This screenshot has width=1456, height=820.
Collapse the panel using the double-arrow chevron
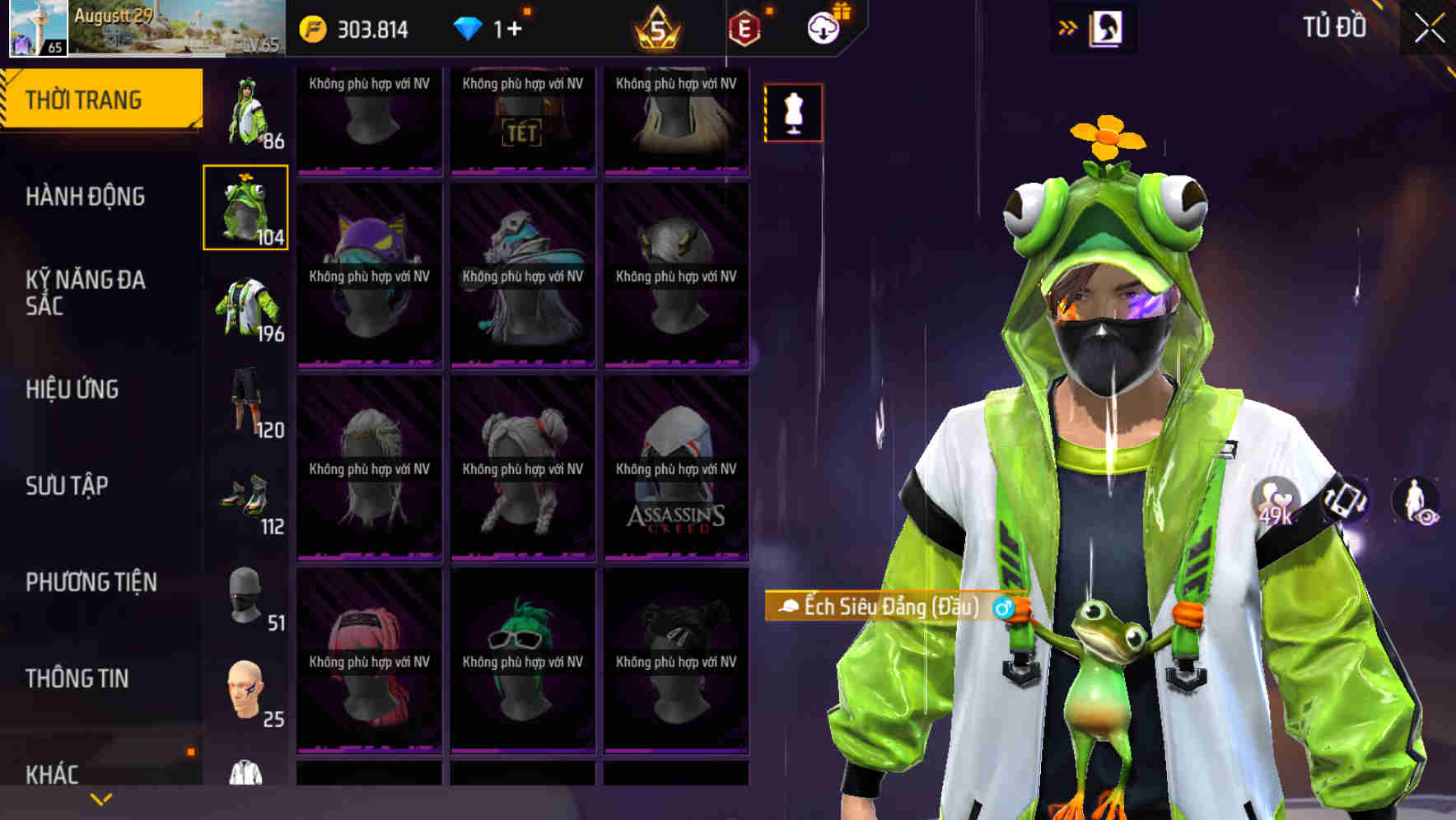pyautogui.click(x=1067, y=27)
